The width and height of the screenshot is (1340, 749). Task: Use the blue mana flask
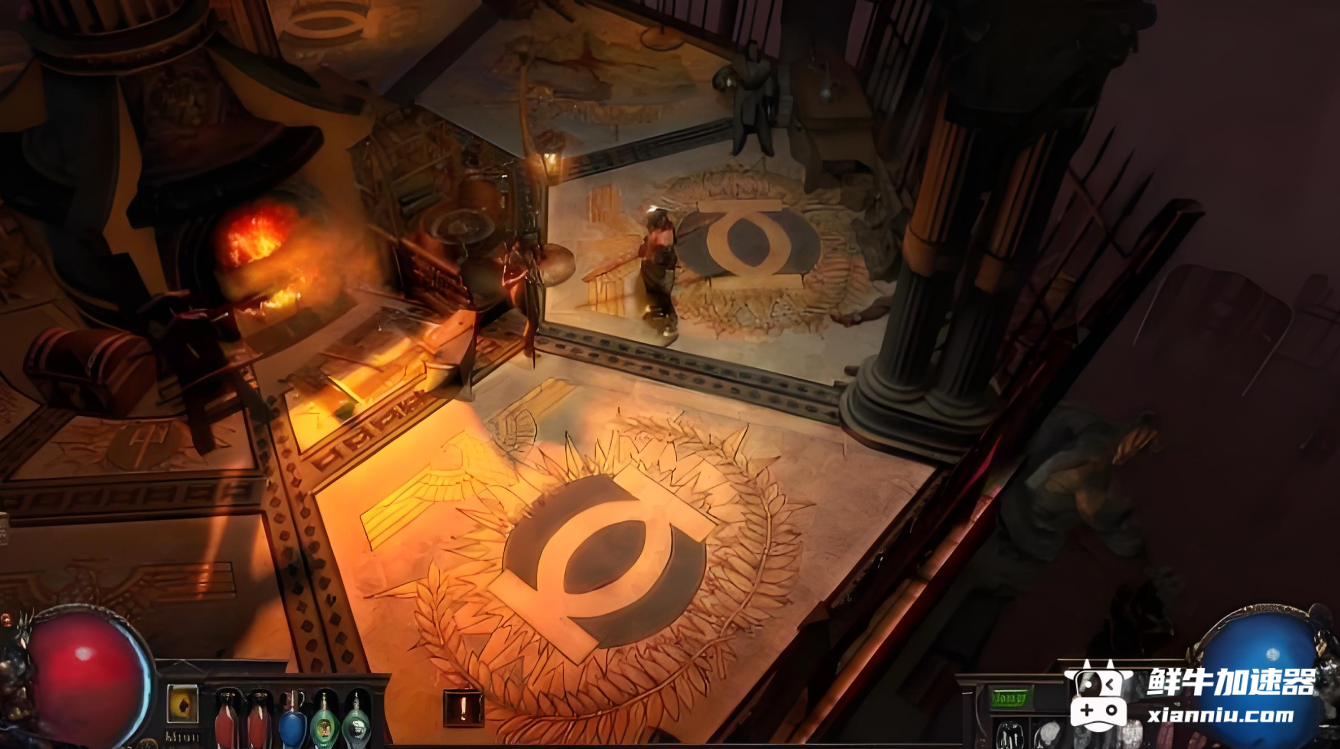[292, 720]
